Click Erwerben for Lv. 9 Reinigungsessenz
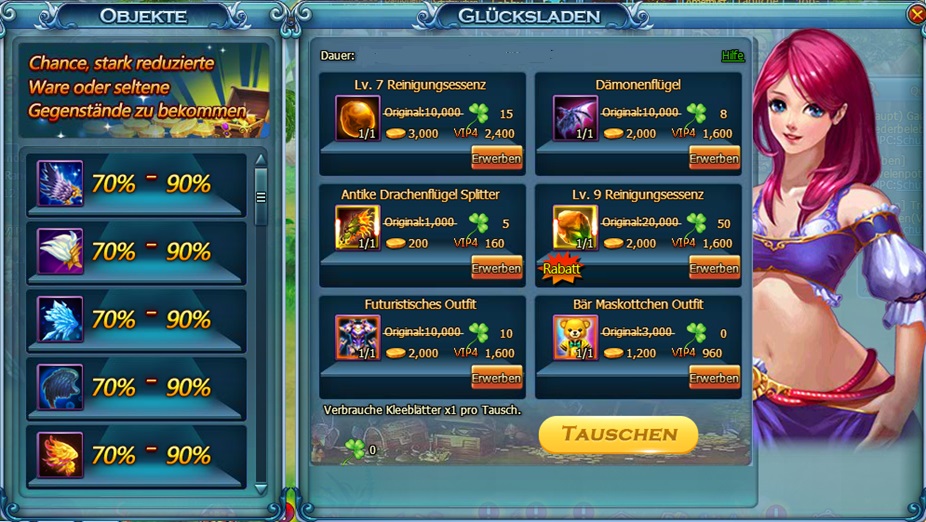This screenshot has width=926, height=522. (714, 268)
